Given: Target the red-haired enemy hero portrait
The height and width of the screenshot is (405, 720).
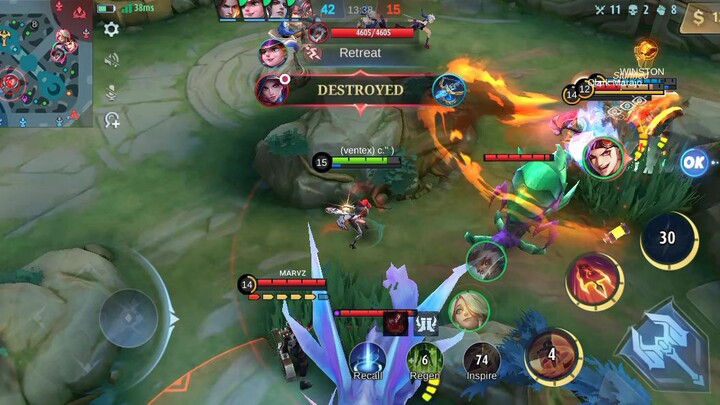Looking at the screenshot, I should click(x=605, y=157).
